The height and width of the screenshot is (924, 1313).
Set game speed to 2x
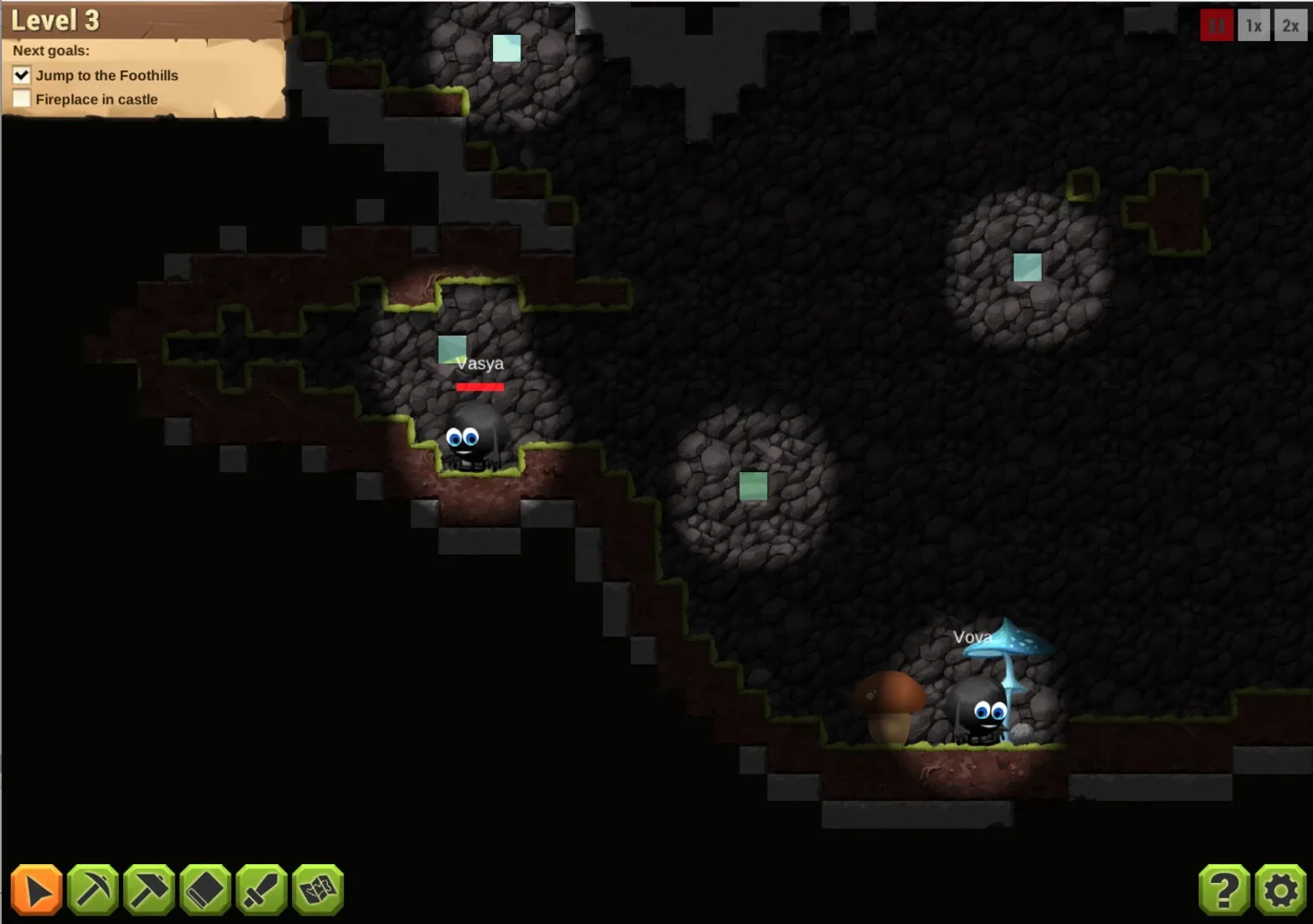1290,25
